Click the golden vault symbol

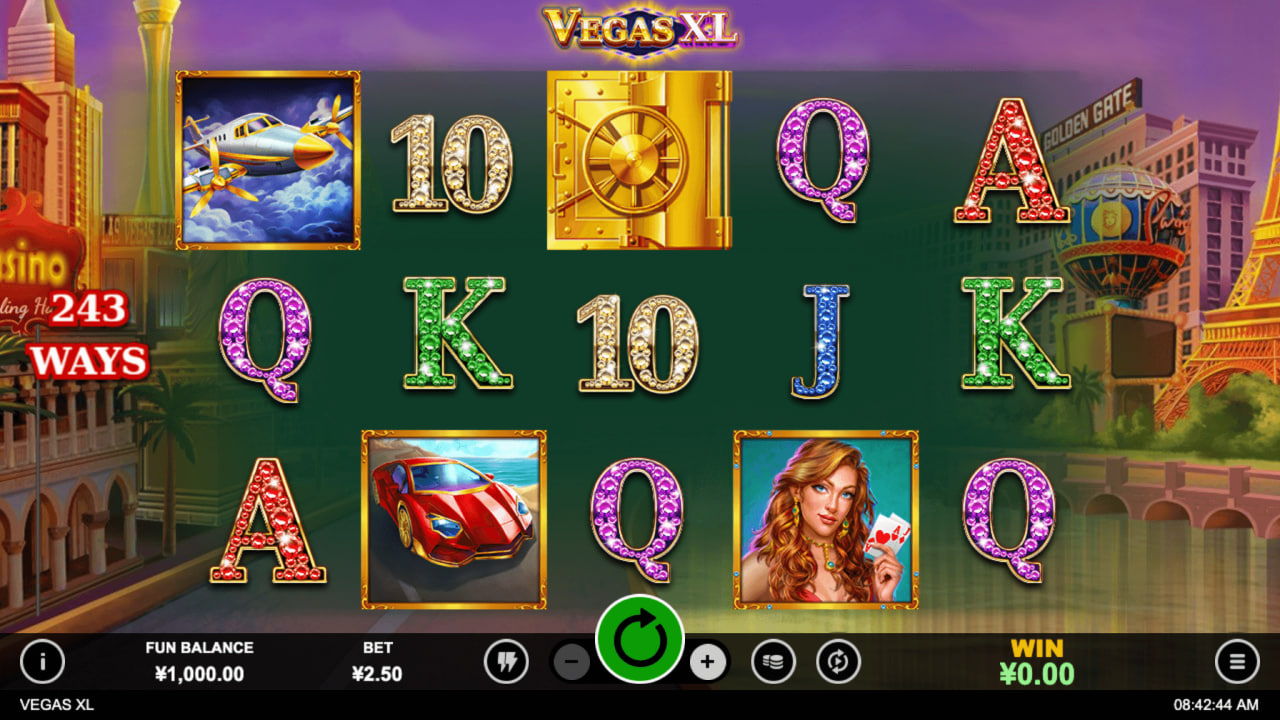(x=639, y=158)
